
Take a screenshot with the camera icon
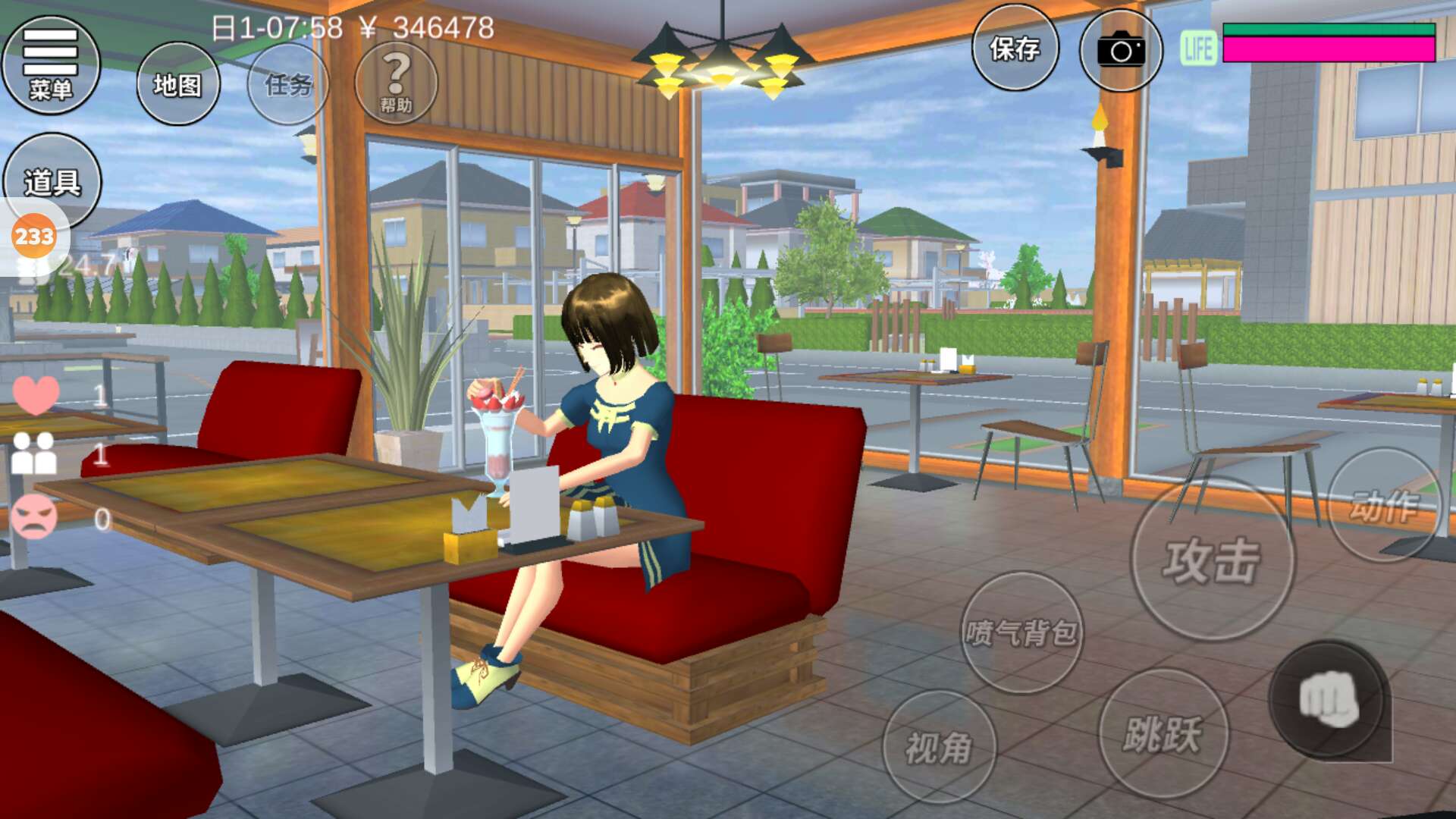coord(1121,51)
